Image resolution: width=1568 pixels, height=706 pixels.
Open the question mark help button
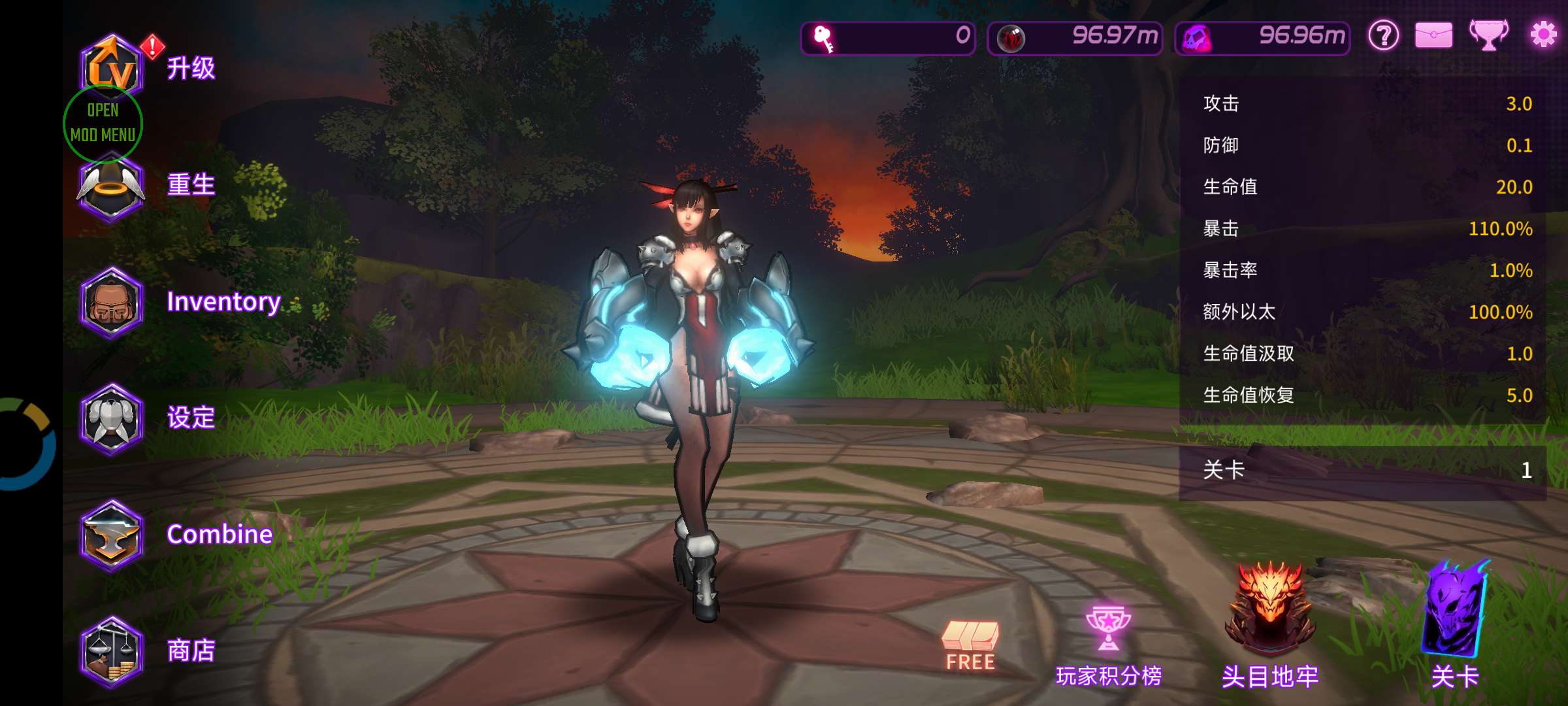click(1384, 35)
